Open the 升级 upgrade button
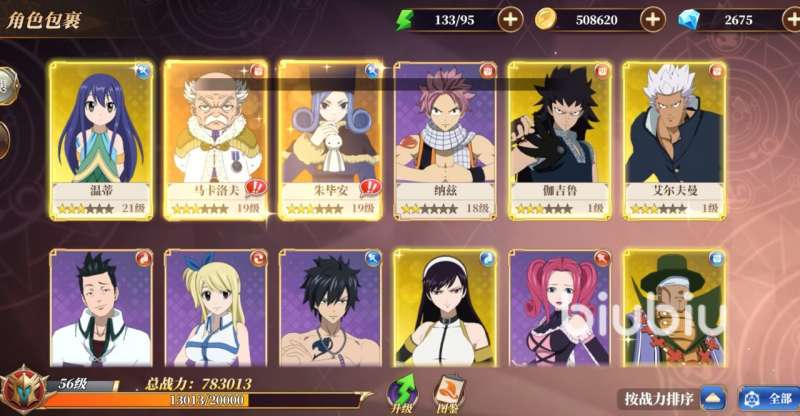 tap(402, 393)
